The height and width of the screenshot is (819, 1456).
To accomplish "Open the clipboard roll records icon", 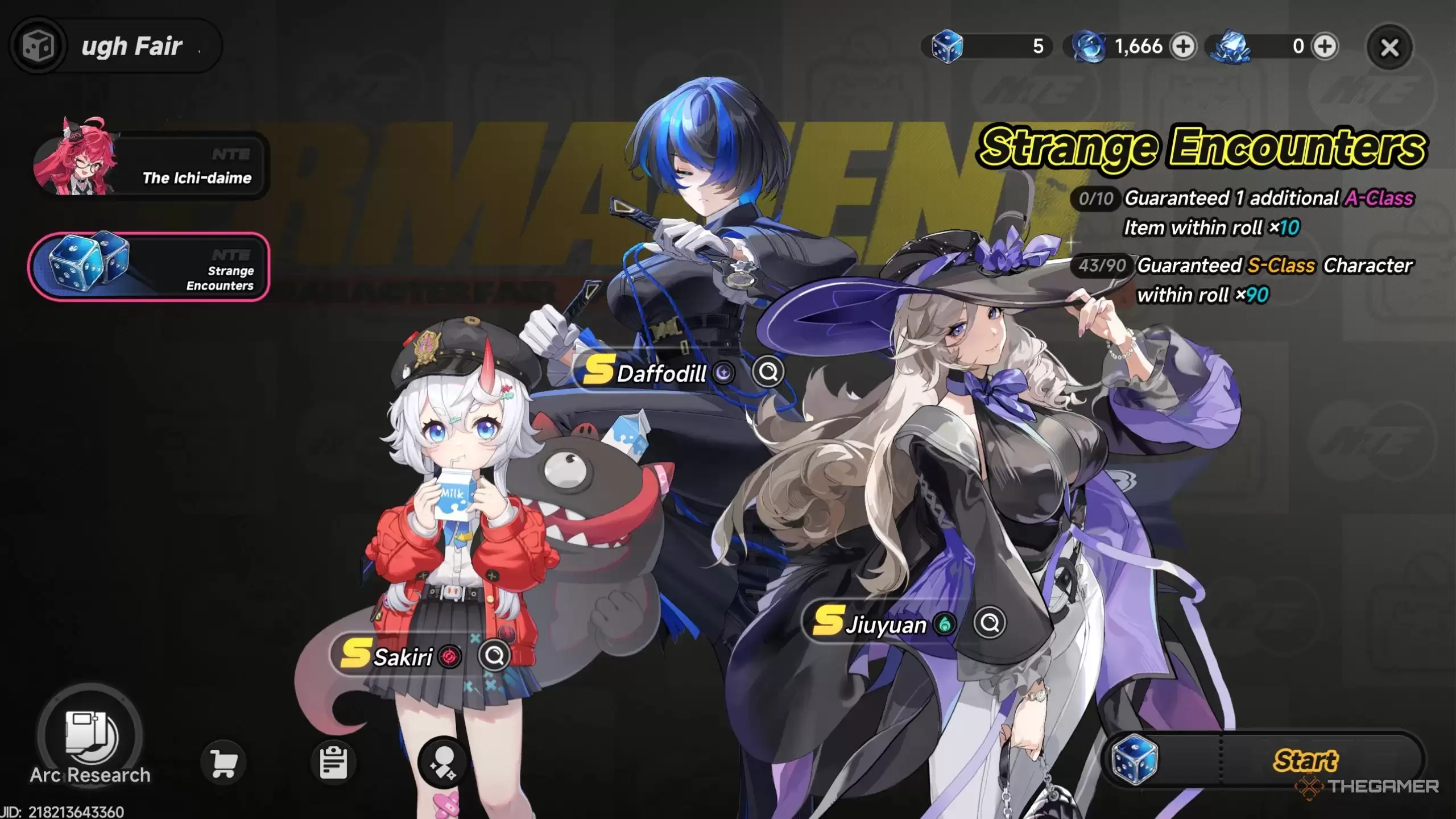I will tap(333, 763).
